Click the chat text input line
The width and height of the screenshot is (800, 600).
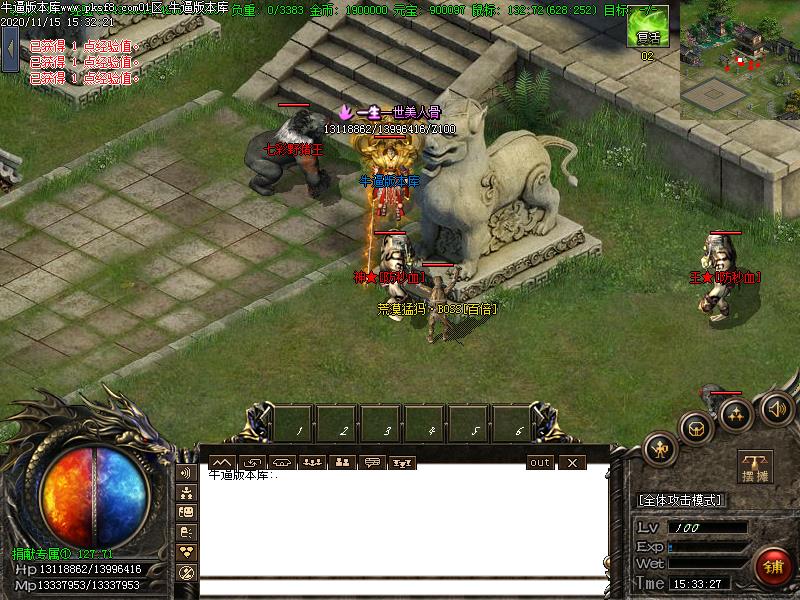[400, 588]
